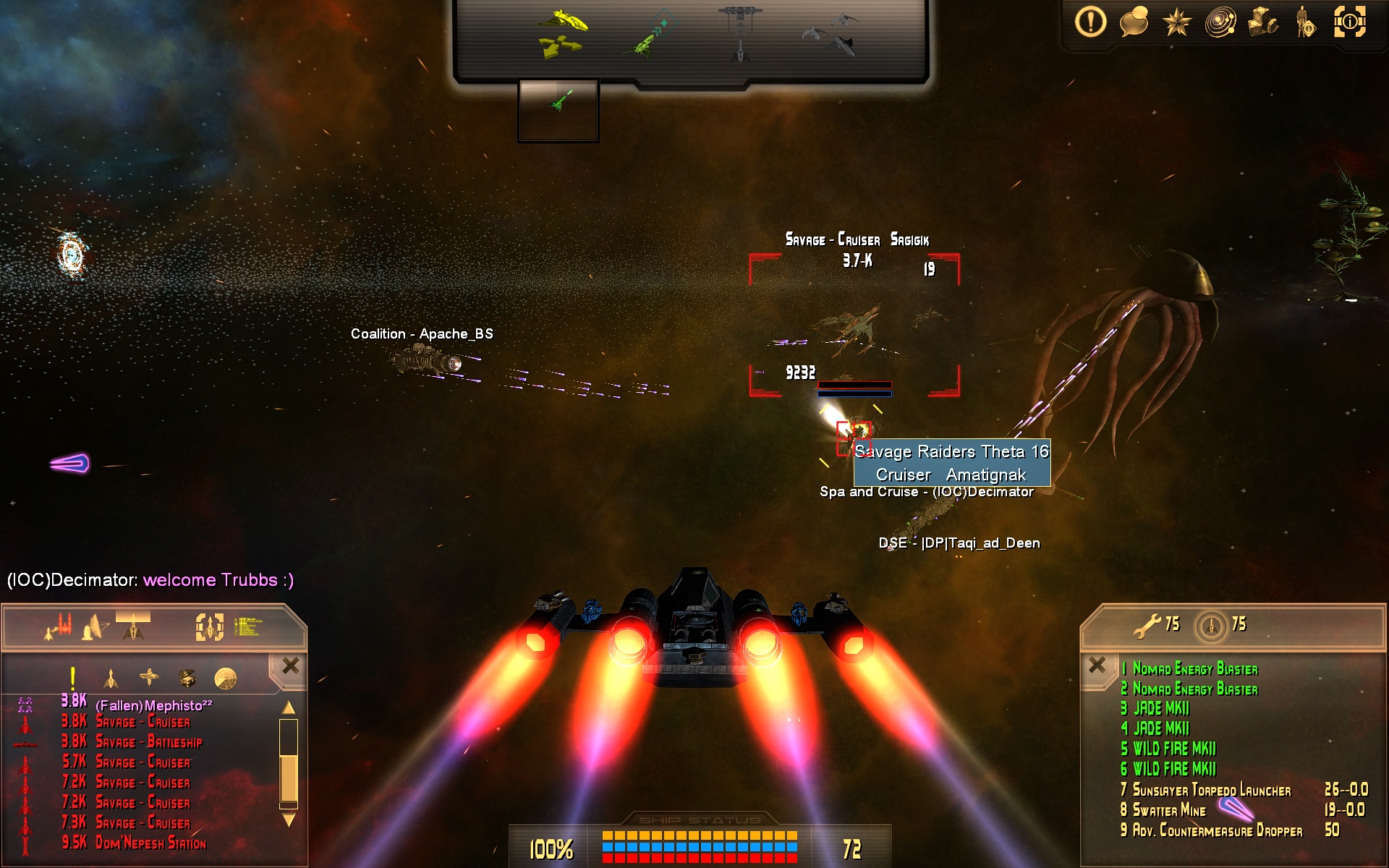This screenshot has height=868, width=1389.
Task: Select the Savage - Battleship contact
Action: 149,742
